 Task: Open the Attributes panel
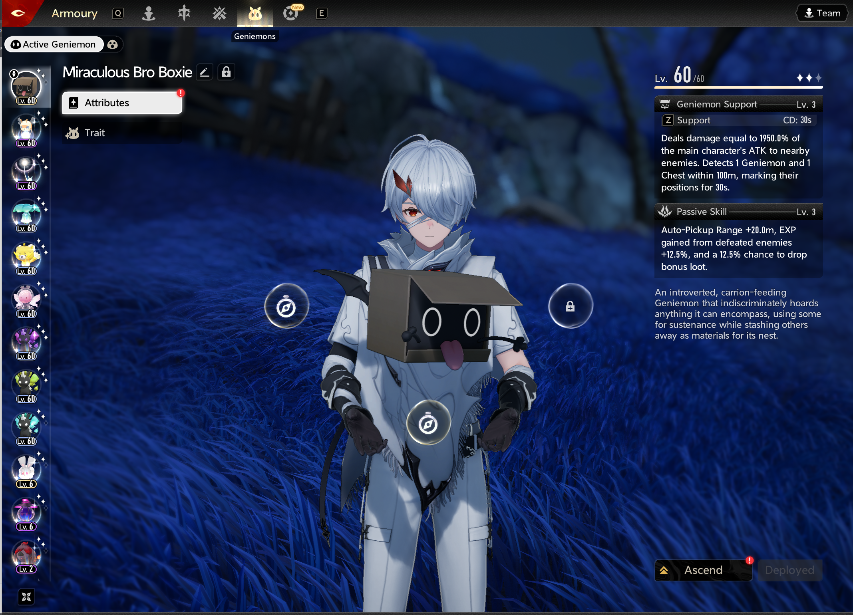(121, 103)
